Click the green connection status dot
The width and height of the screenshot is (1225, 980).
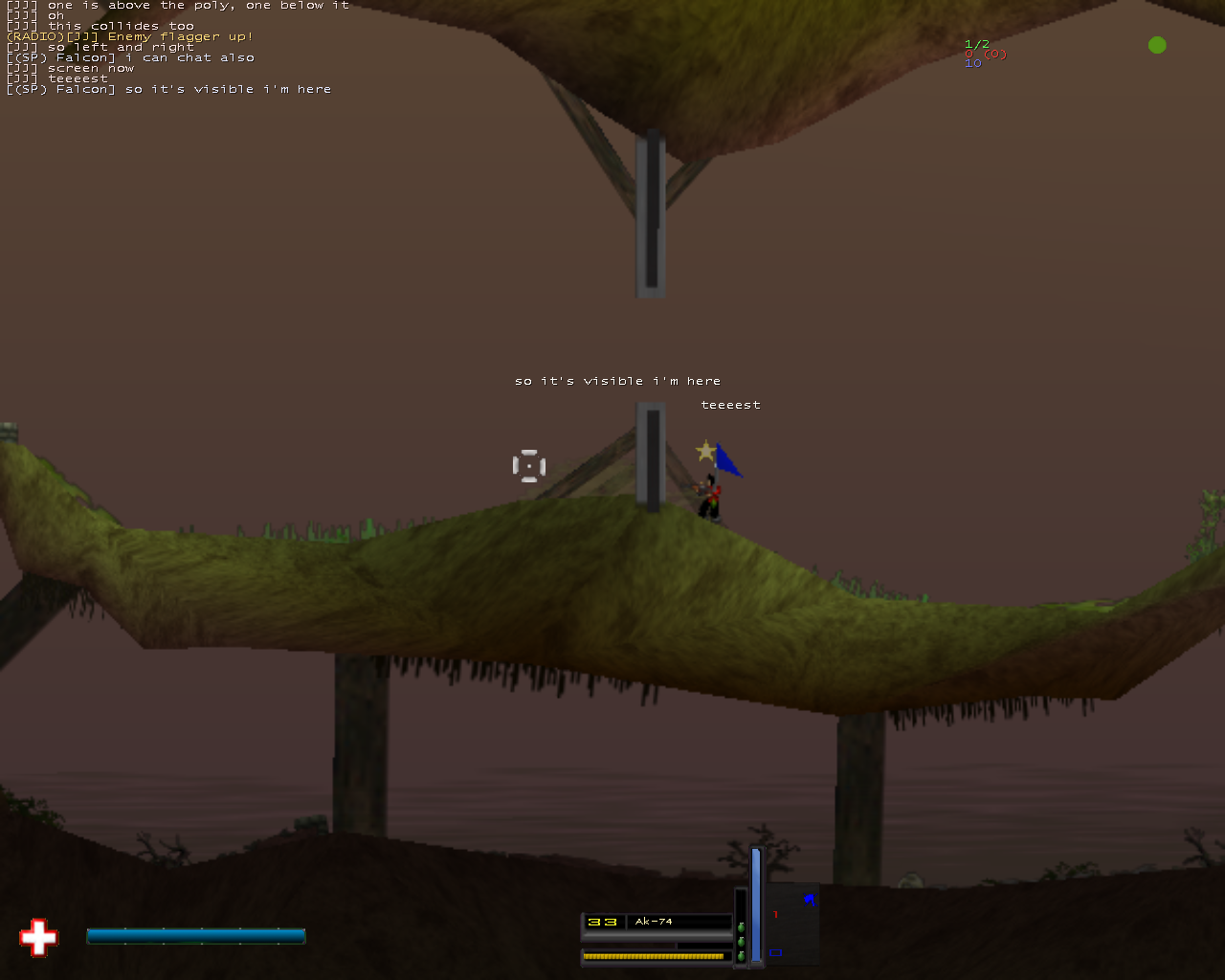[1157, 45]
